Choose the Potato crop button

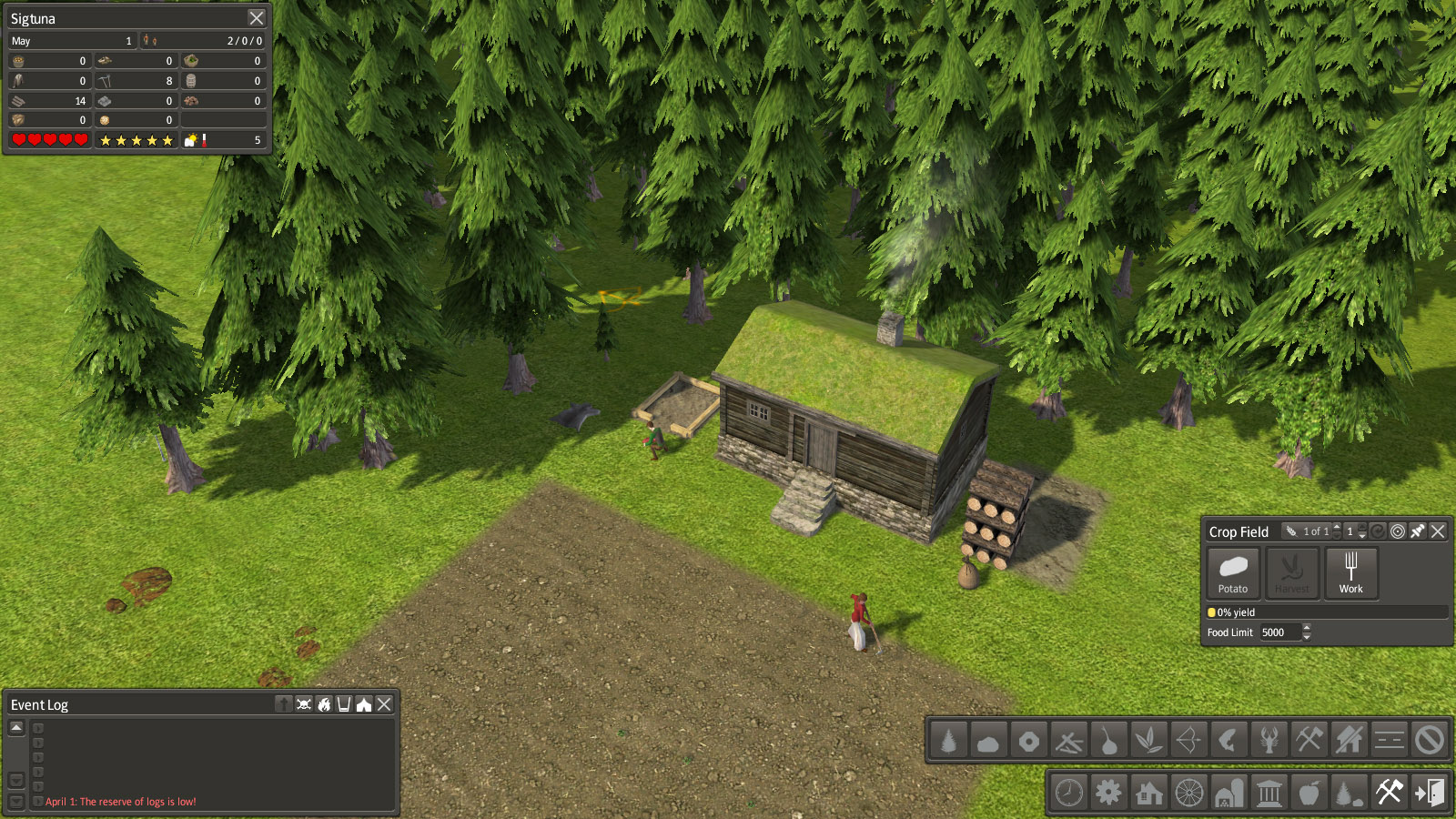pyautogui.click(x=1233, y=572)
